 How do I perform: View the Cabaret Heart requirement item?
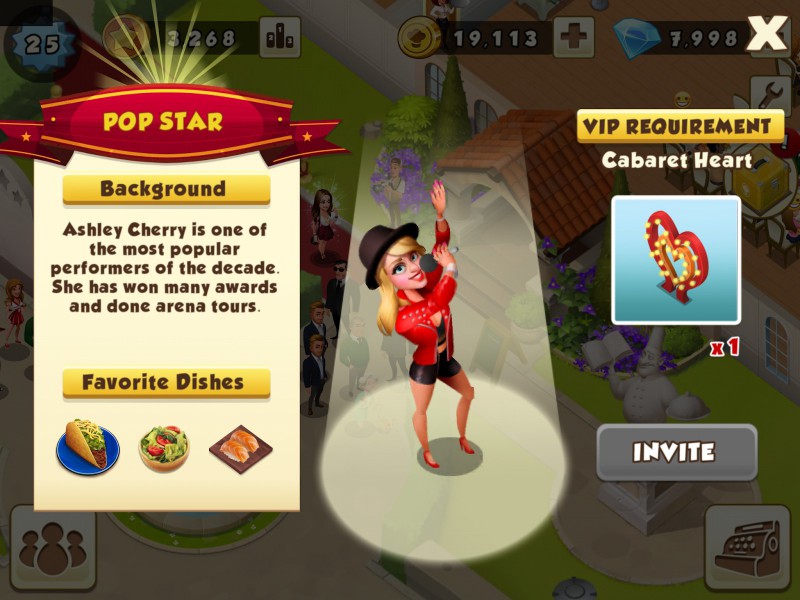(676, 260)
